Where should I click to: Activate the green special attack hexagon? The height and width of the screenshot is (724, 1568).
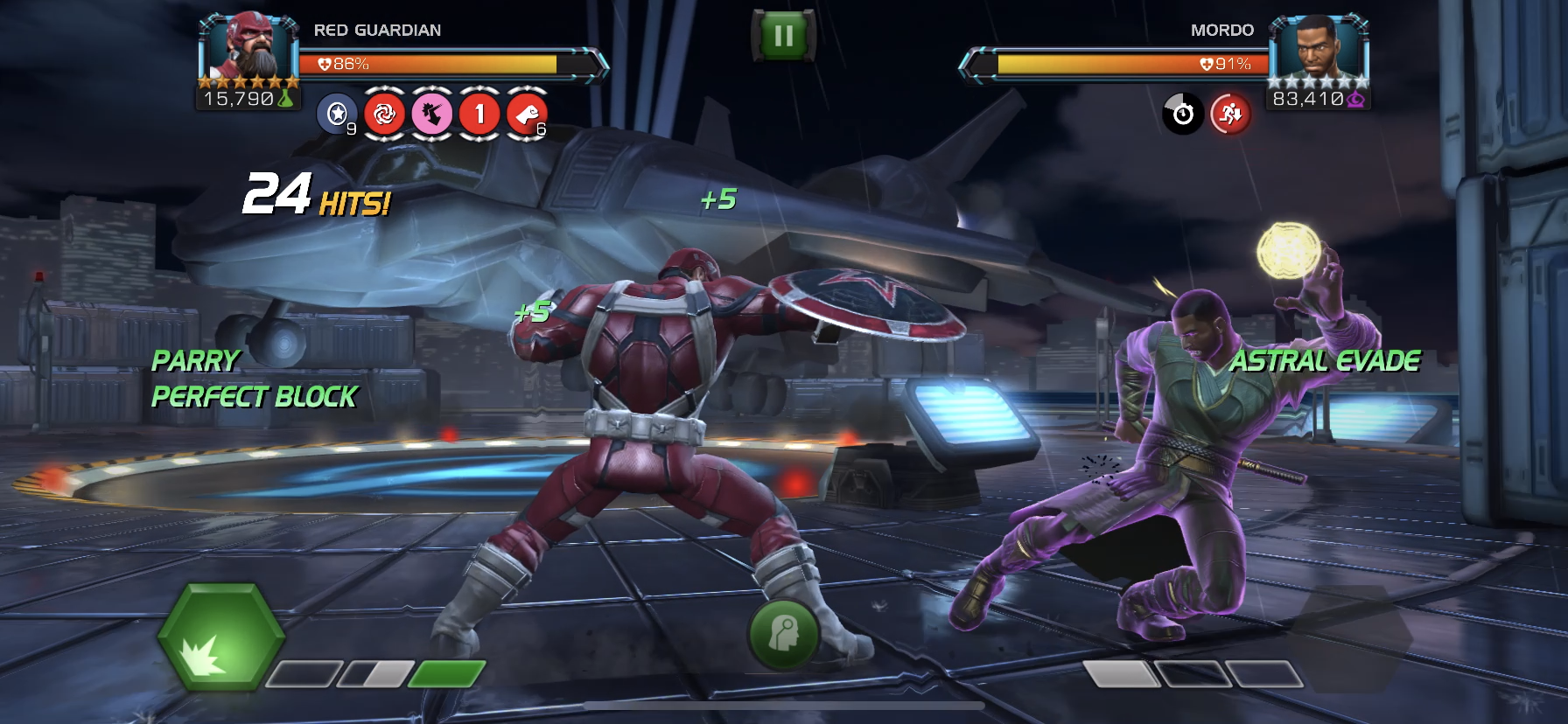click(220, 637)
